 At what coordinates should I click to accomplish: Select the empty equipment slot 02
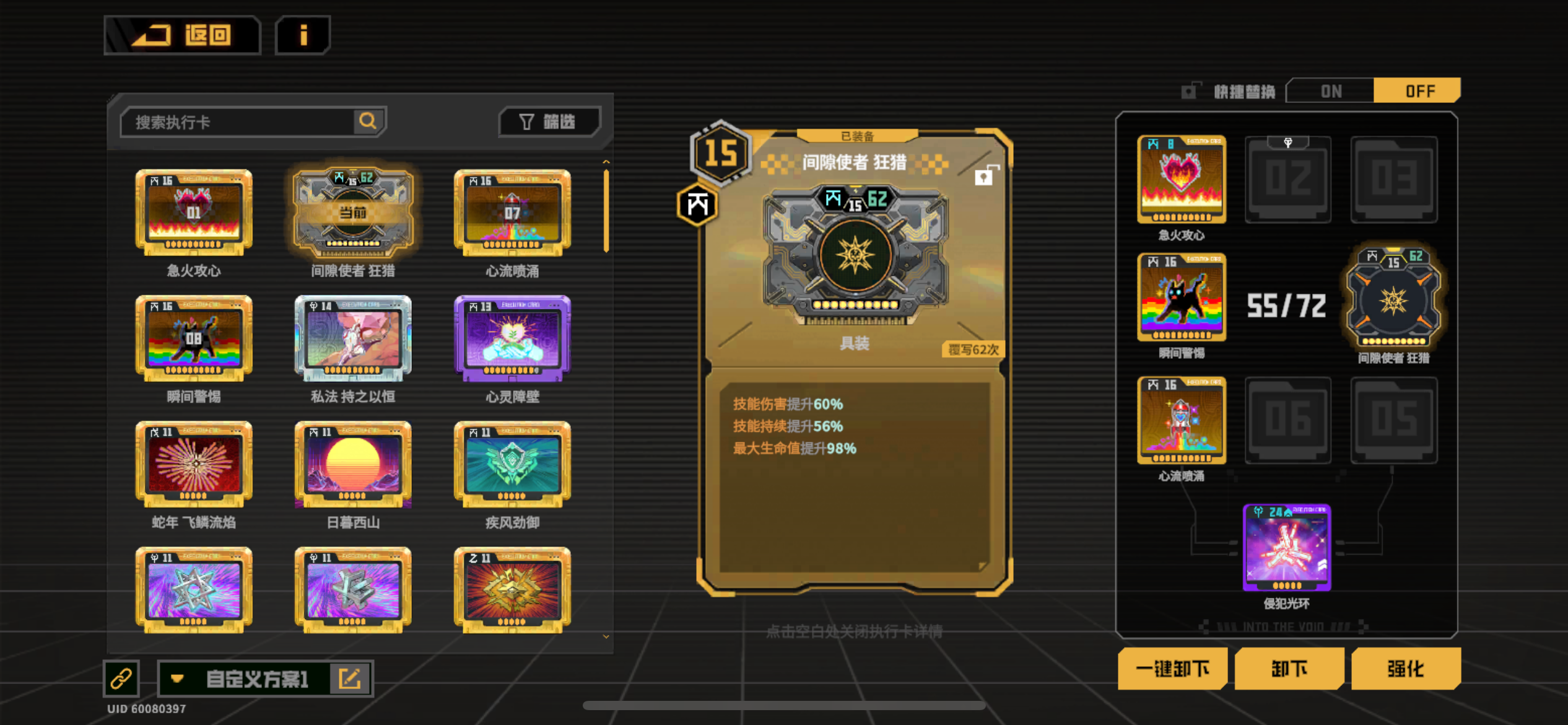(x=1288, y=179)
